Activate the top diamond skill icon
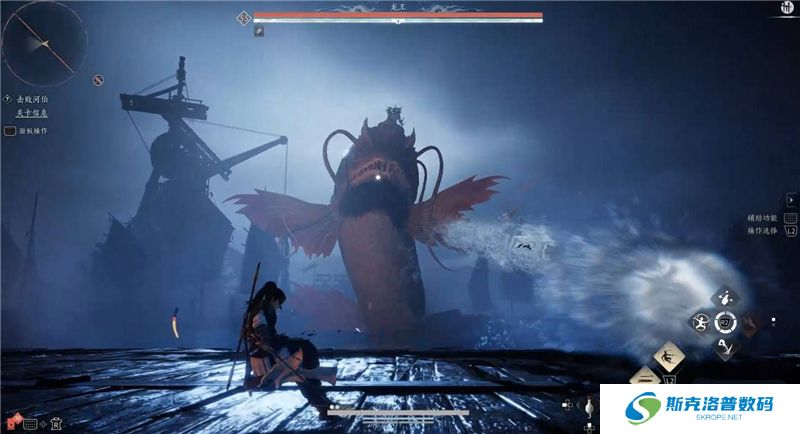The image size is (800, 434). (725, 298)
